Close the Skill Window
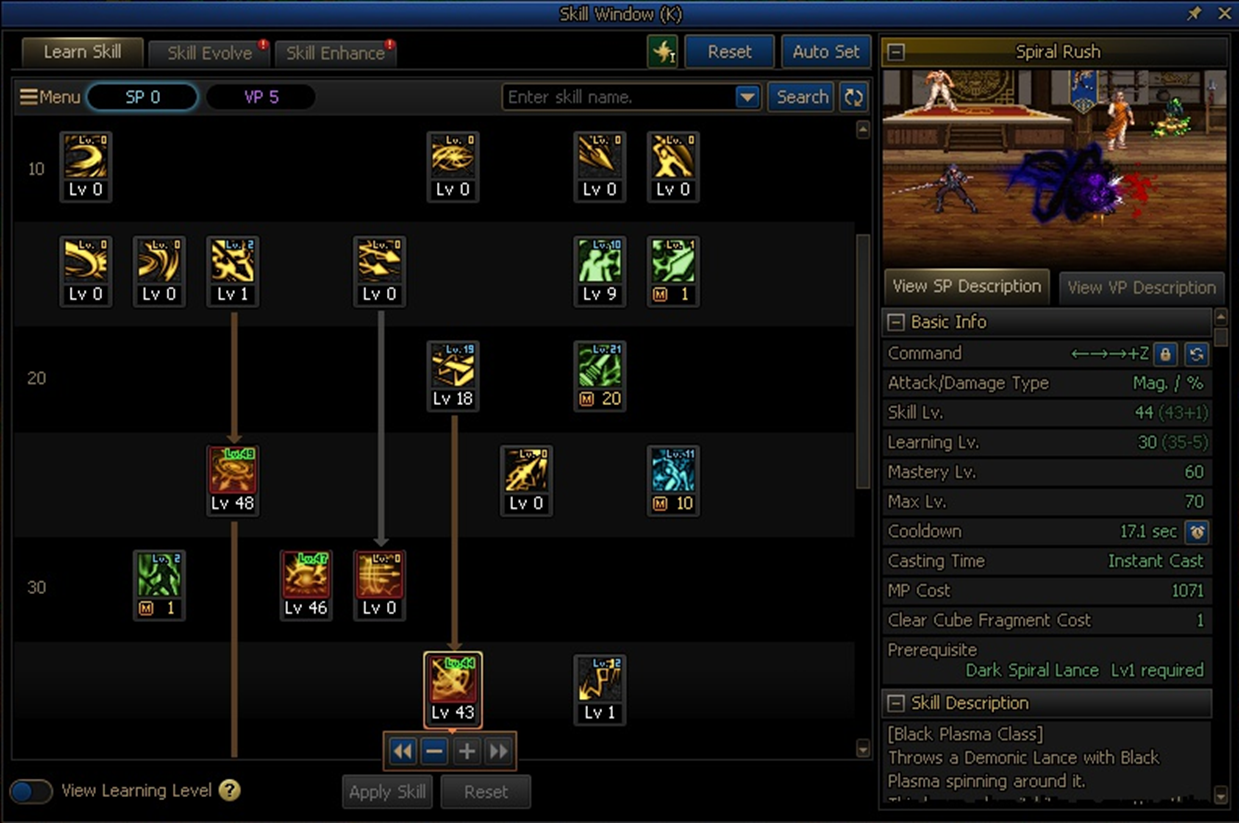This screenshot has width=1239, height=823. coord(1224,14)
